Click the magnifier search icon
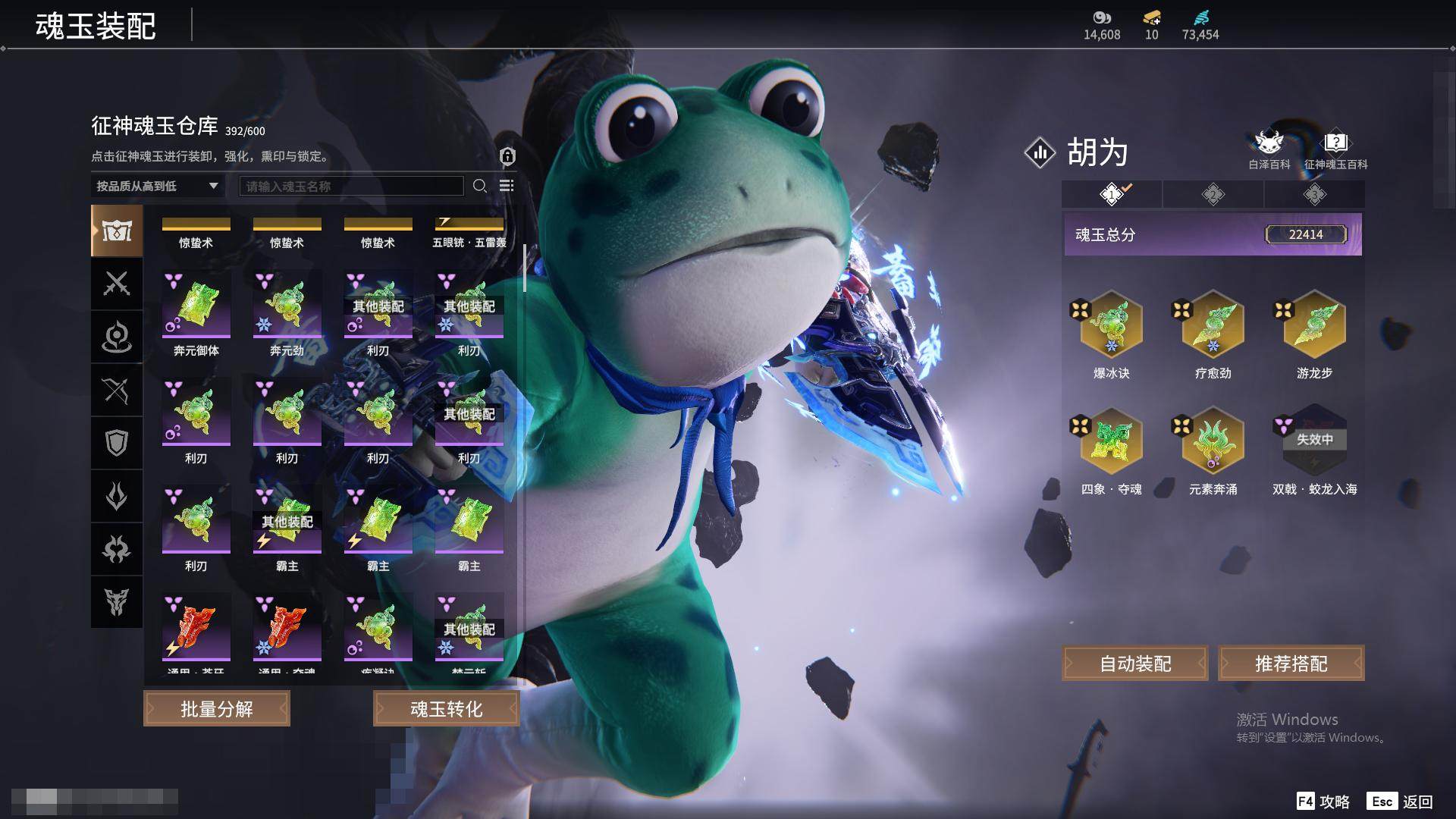The width and height of the screenshot is (1456, 819). click(479, 186)
